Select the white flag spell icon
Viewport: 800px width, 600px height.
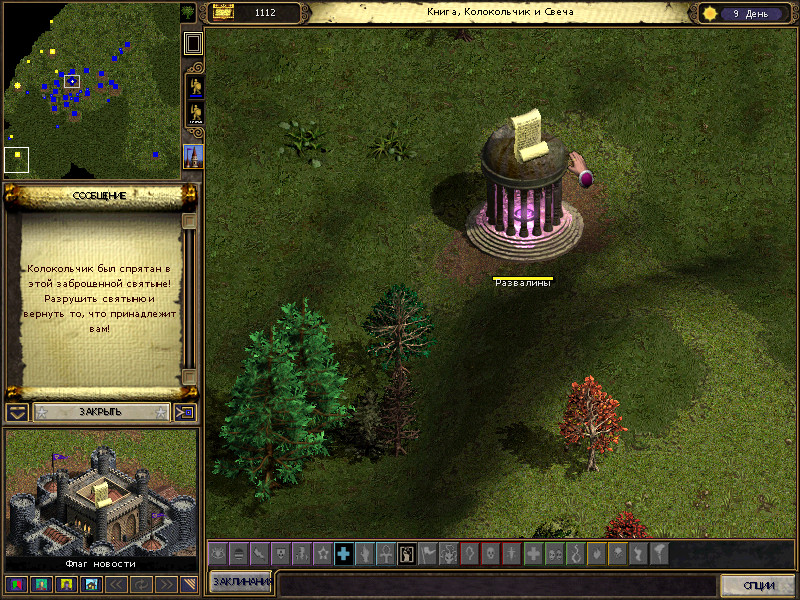click(428, 553)
